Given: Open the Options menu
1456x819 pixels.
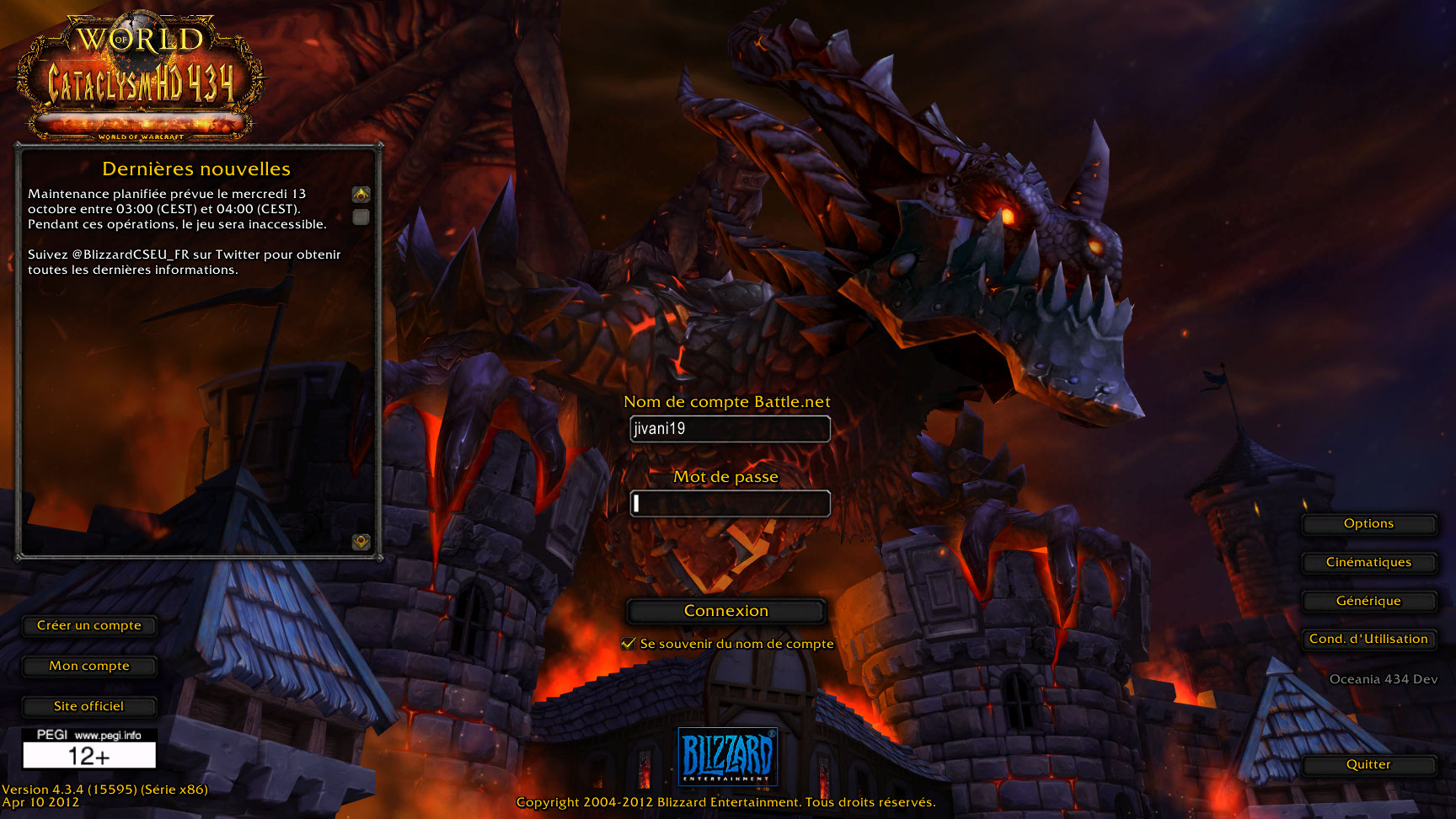Looking at the screenshot, I should pyautogui.click(x=1368, y=524).
